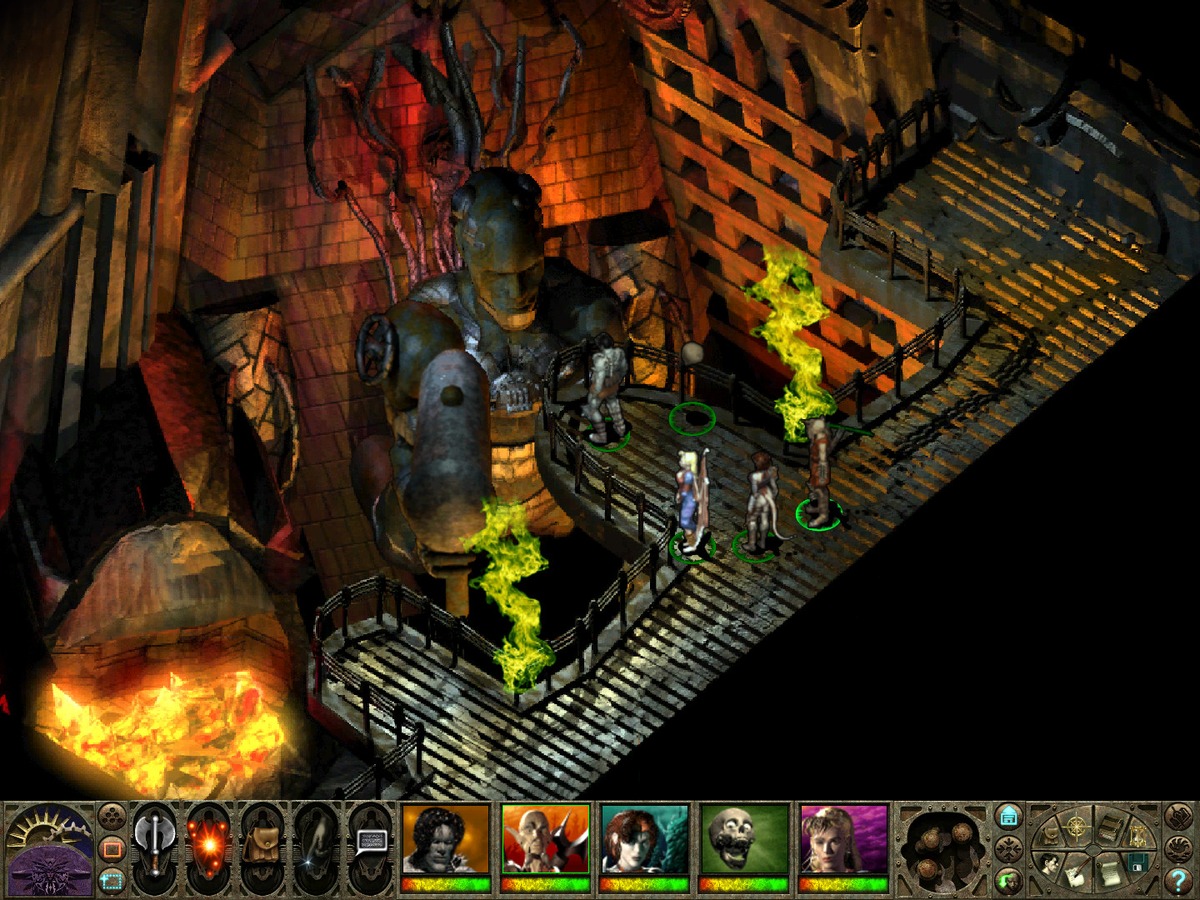Click the blue question mark help button
The image size is (1200, 900).
coord(1178,880)
